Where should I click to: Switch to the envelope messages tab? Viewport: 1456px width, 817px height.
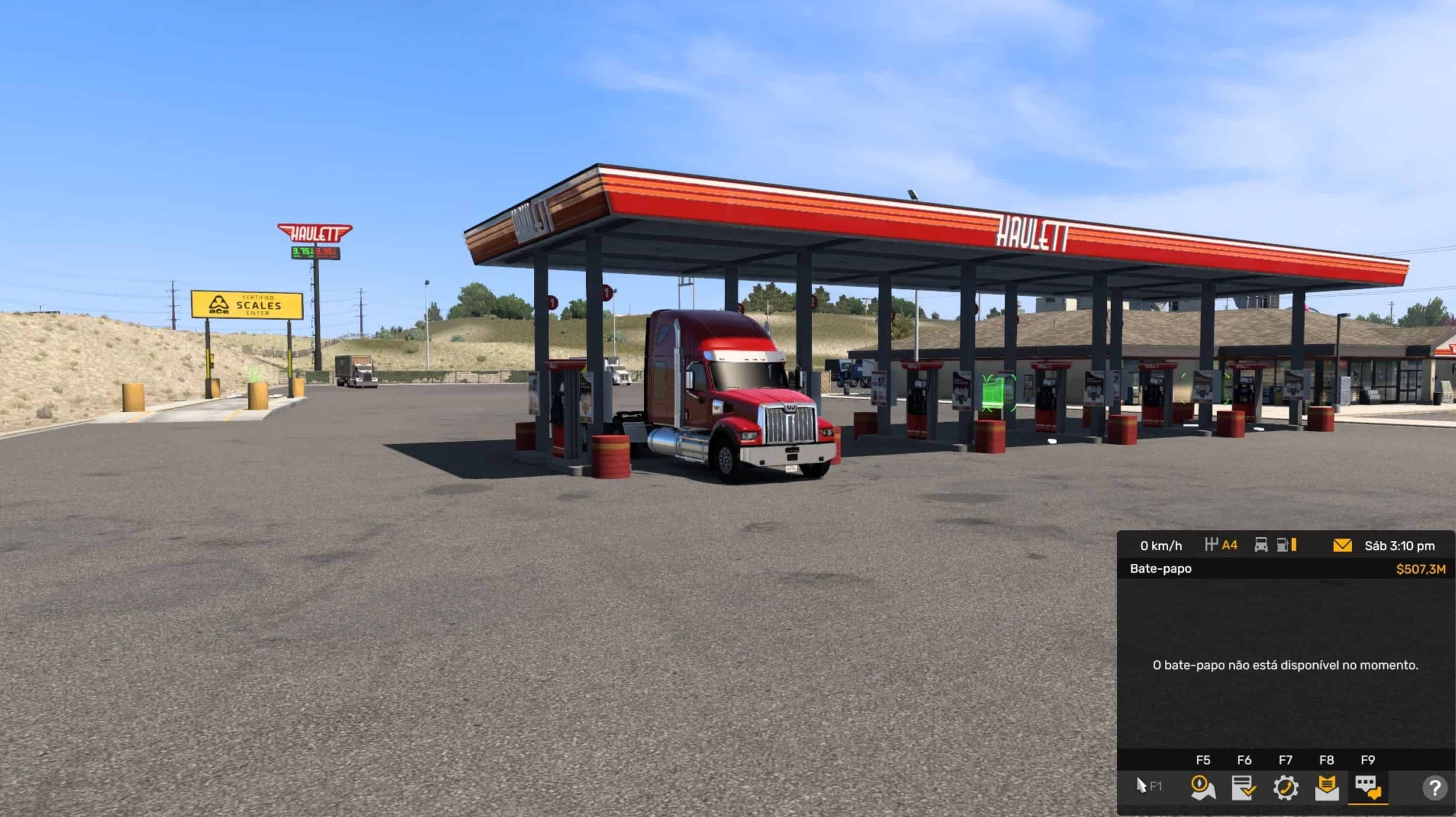pos(1327,787)
